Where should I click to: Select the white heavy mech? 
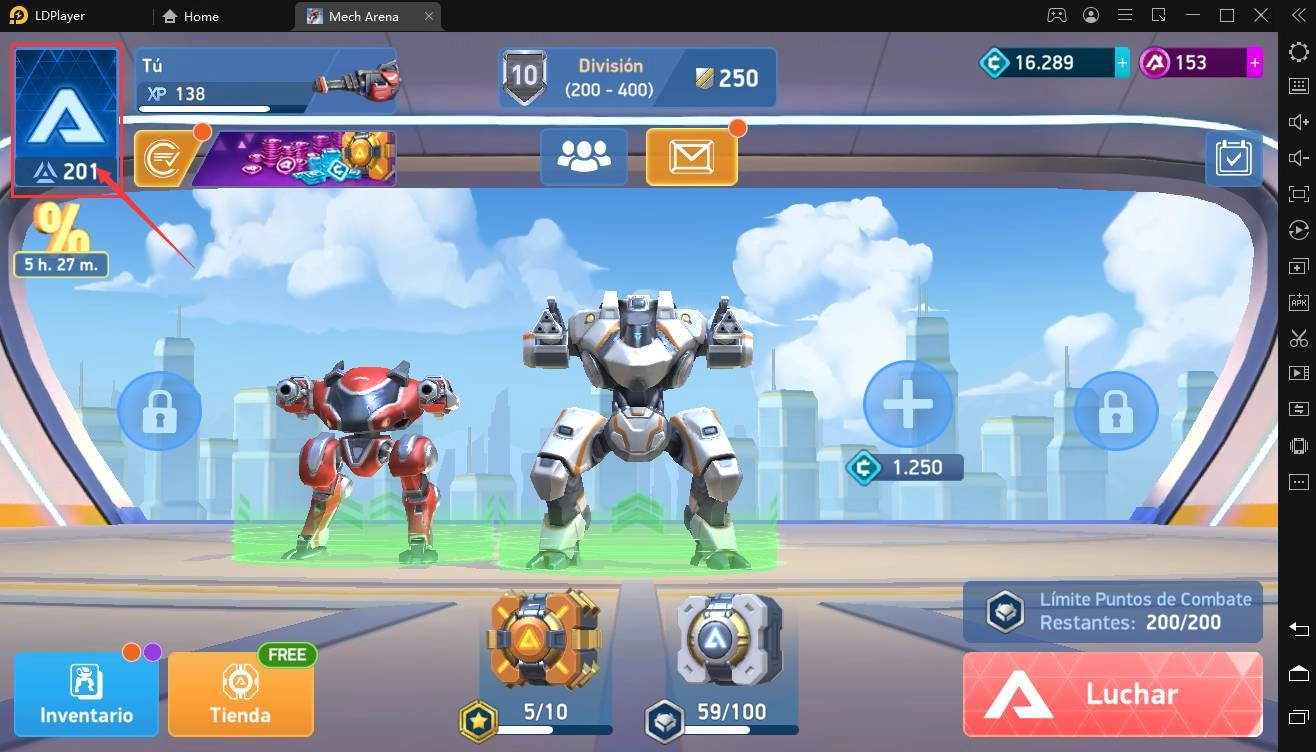(634, 420)
